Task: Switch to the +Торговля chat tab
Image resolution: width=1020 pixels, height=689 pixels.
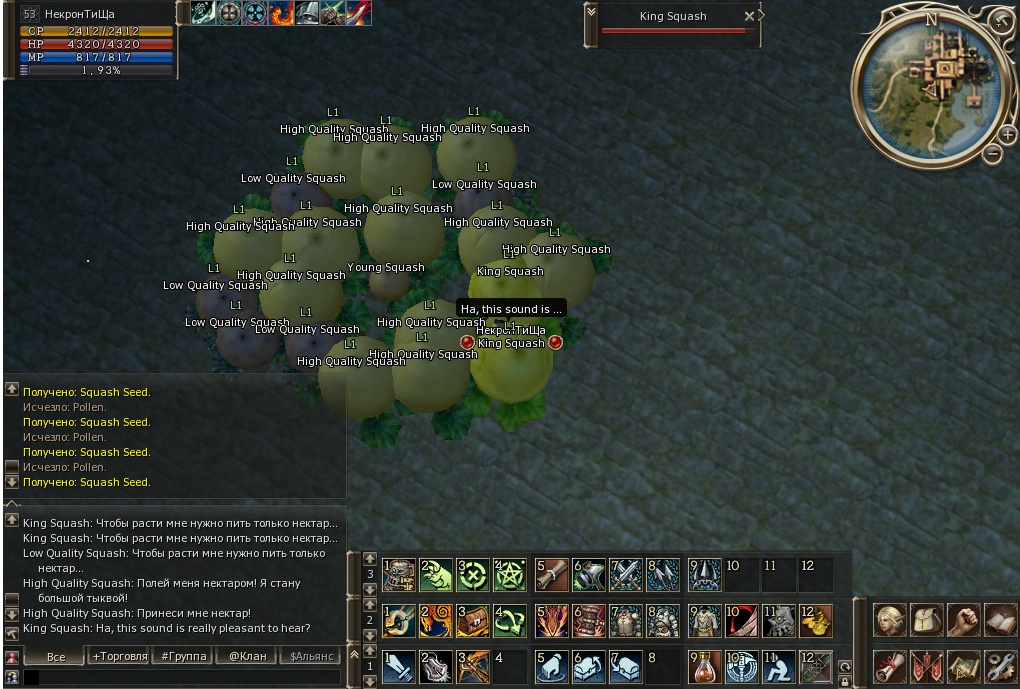Action: tap(119, 657)
